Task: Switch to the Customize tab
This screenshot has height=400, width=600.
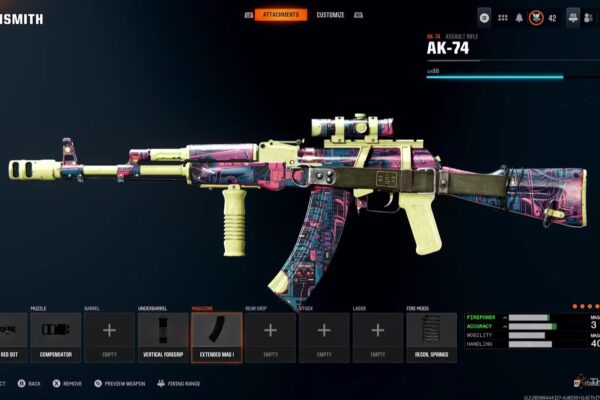Action: 330,15
